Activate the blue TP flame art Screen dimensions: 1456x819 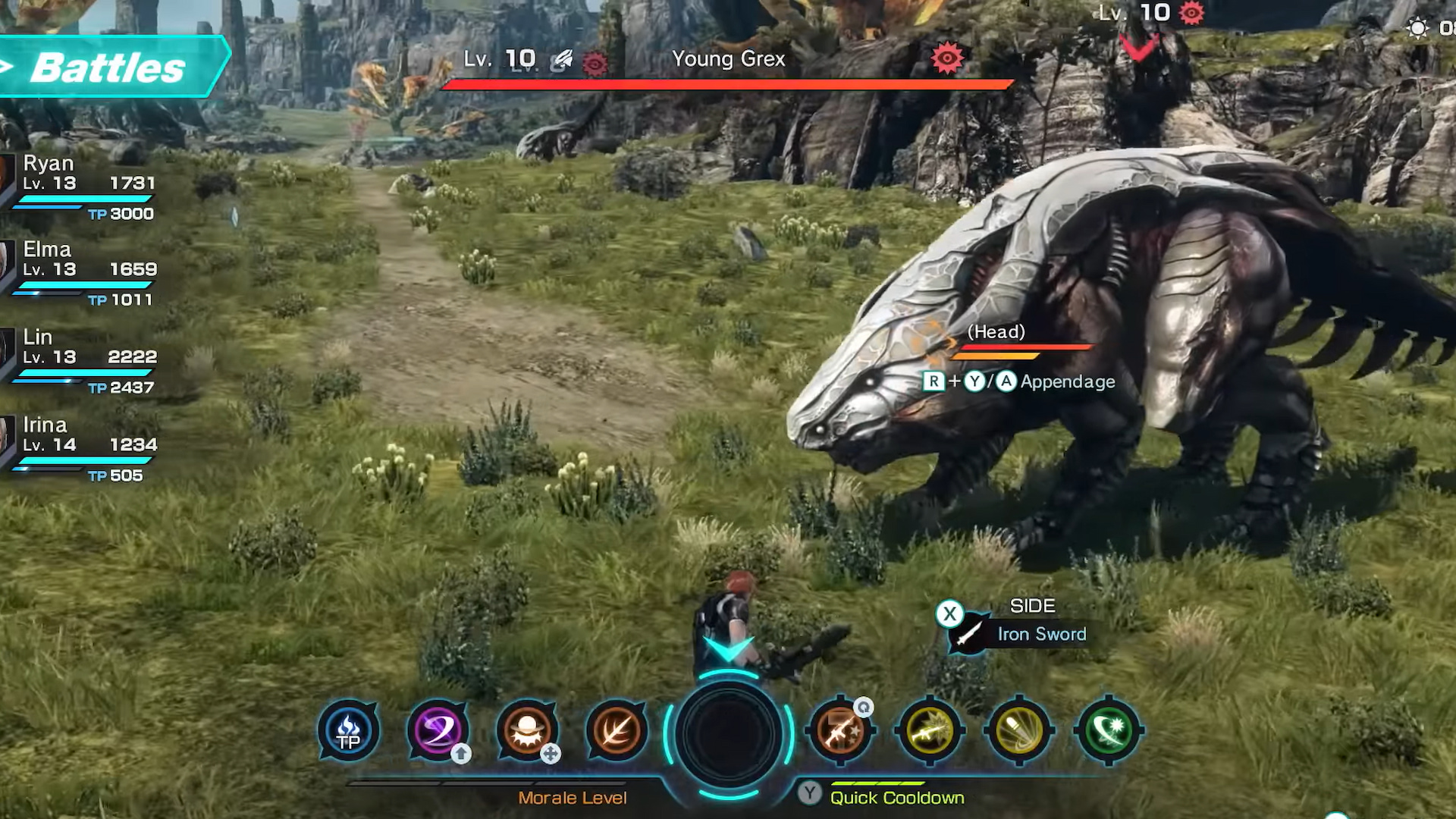click(x=349, y=731)
